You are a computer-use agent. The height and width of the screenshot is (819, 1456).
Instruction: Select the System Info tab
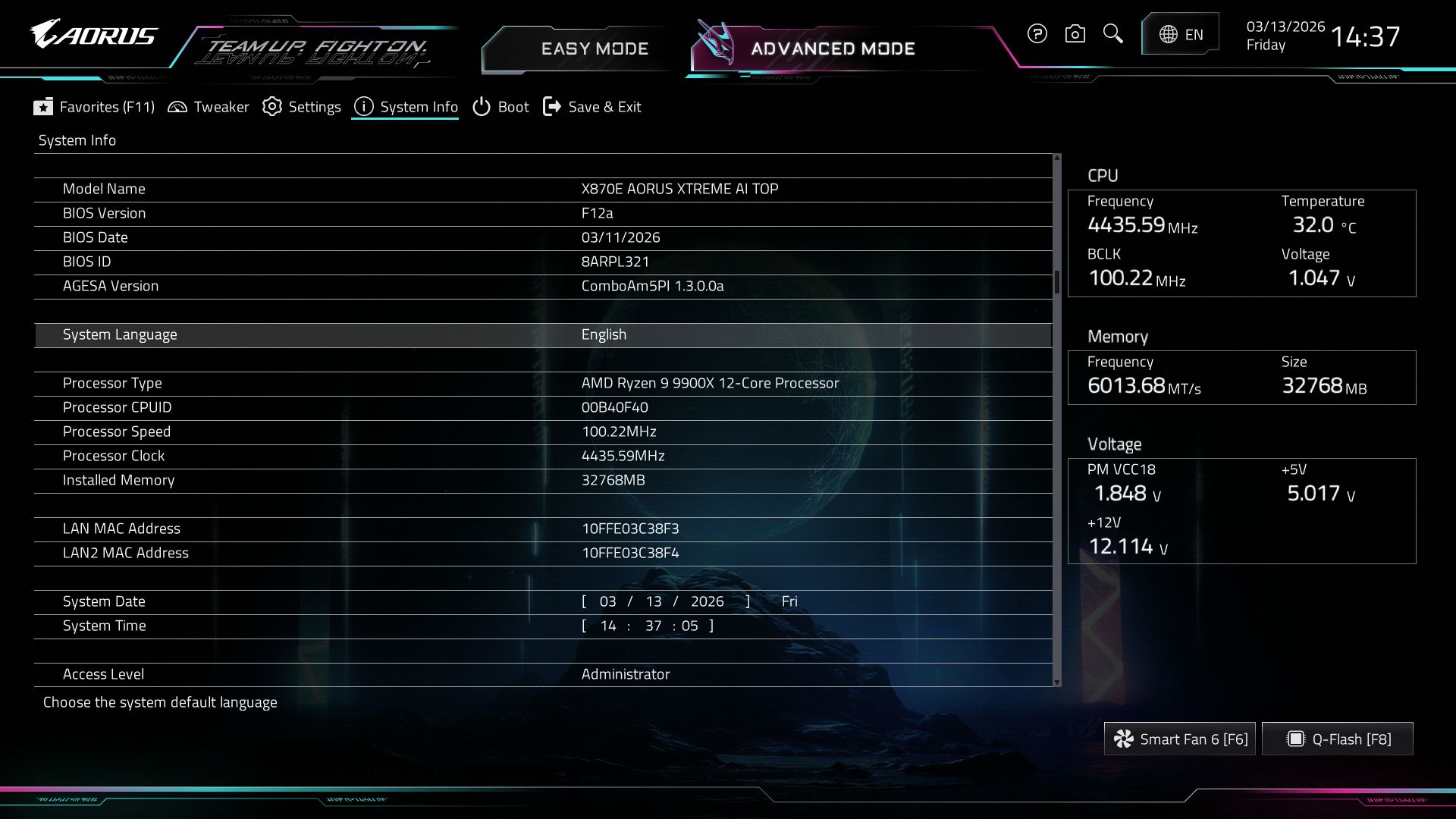point(406,107)
